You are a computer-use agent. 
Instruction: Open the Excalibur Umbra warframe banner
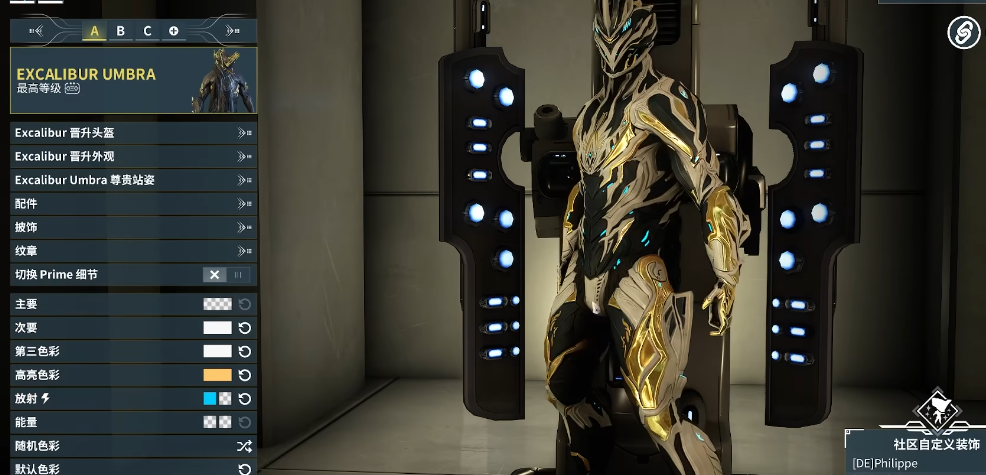coord(133,80)
